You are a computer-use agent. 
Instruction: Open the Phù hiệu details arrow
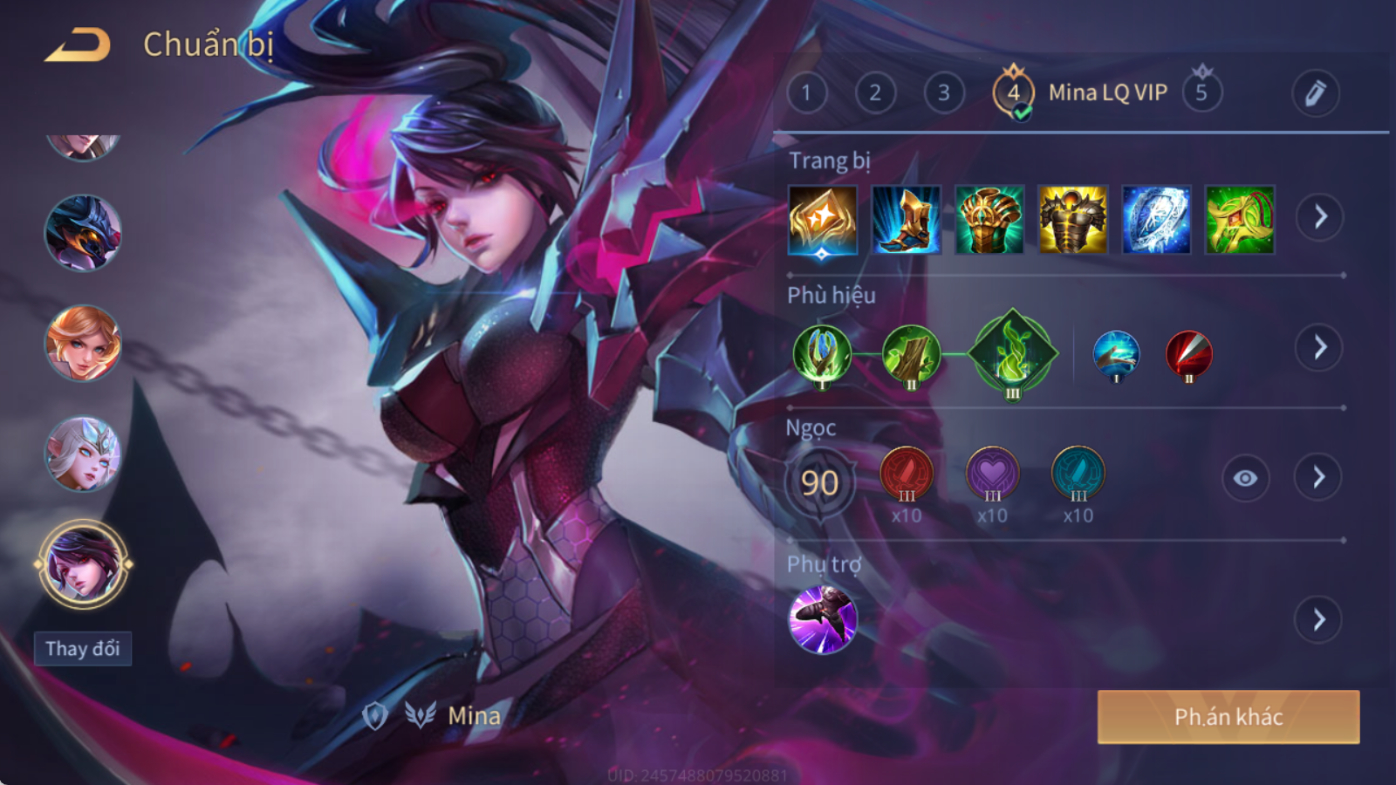[1320, 347]
